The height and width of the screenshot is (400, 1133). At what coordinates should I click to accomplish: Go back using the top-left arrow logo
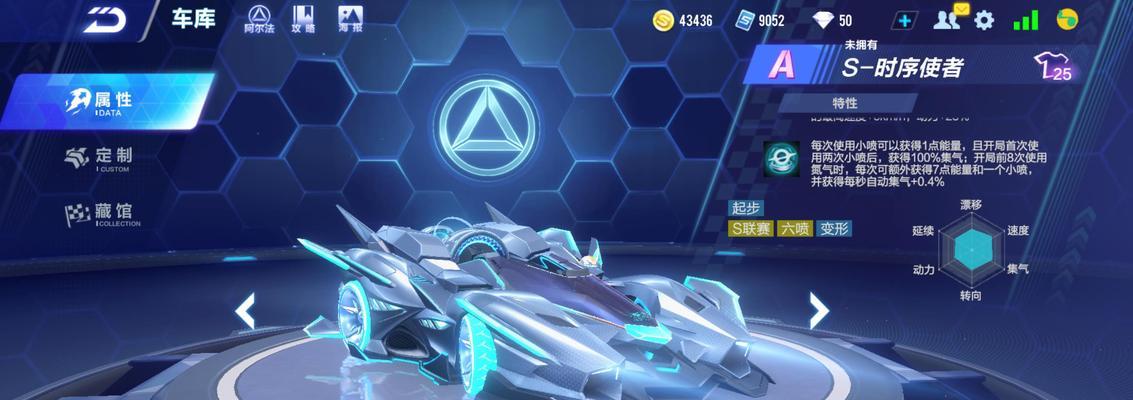click(102, 19)
